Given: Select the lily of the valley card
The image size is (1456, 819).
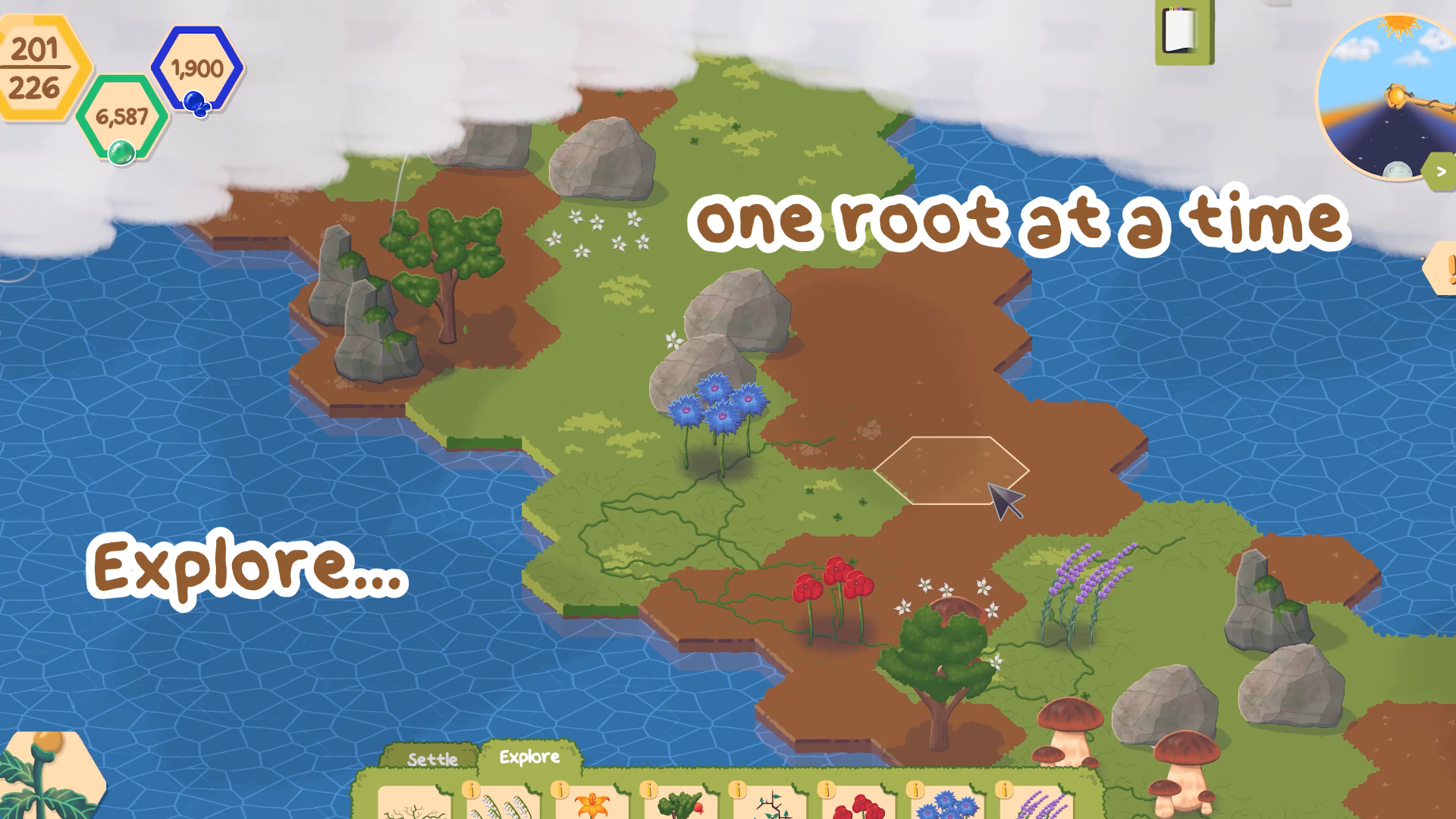Looking at the screenshot, I should click(x=504, y=805).
